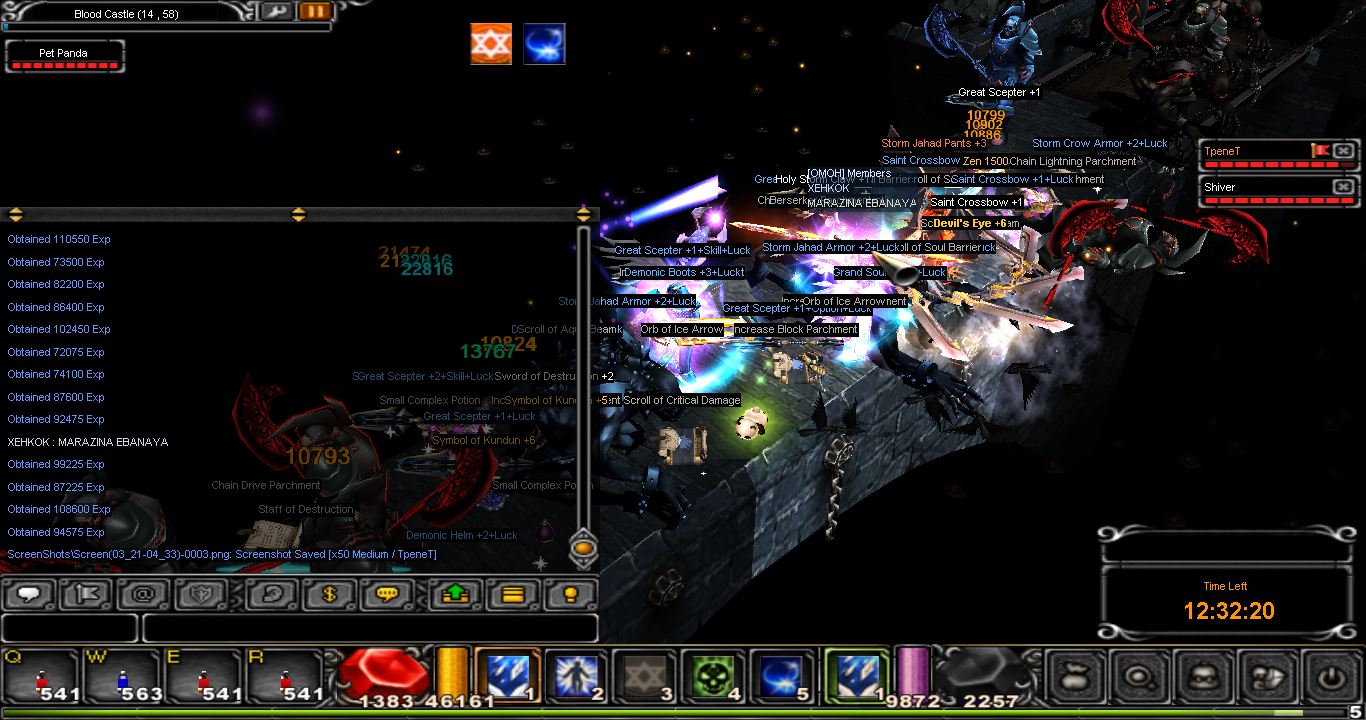Toggle the orange pause button
1366x720 pixels.
pyautogui.click(x=315, y=11)
